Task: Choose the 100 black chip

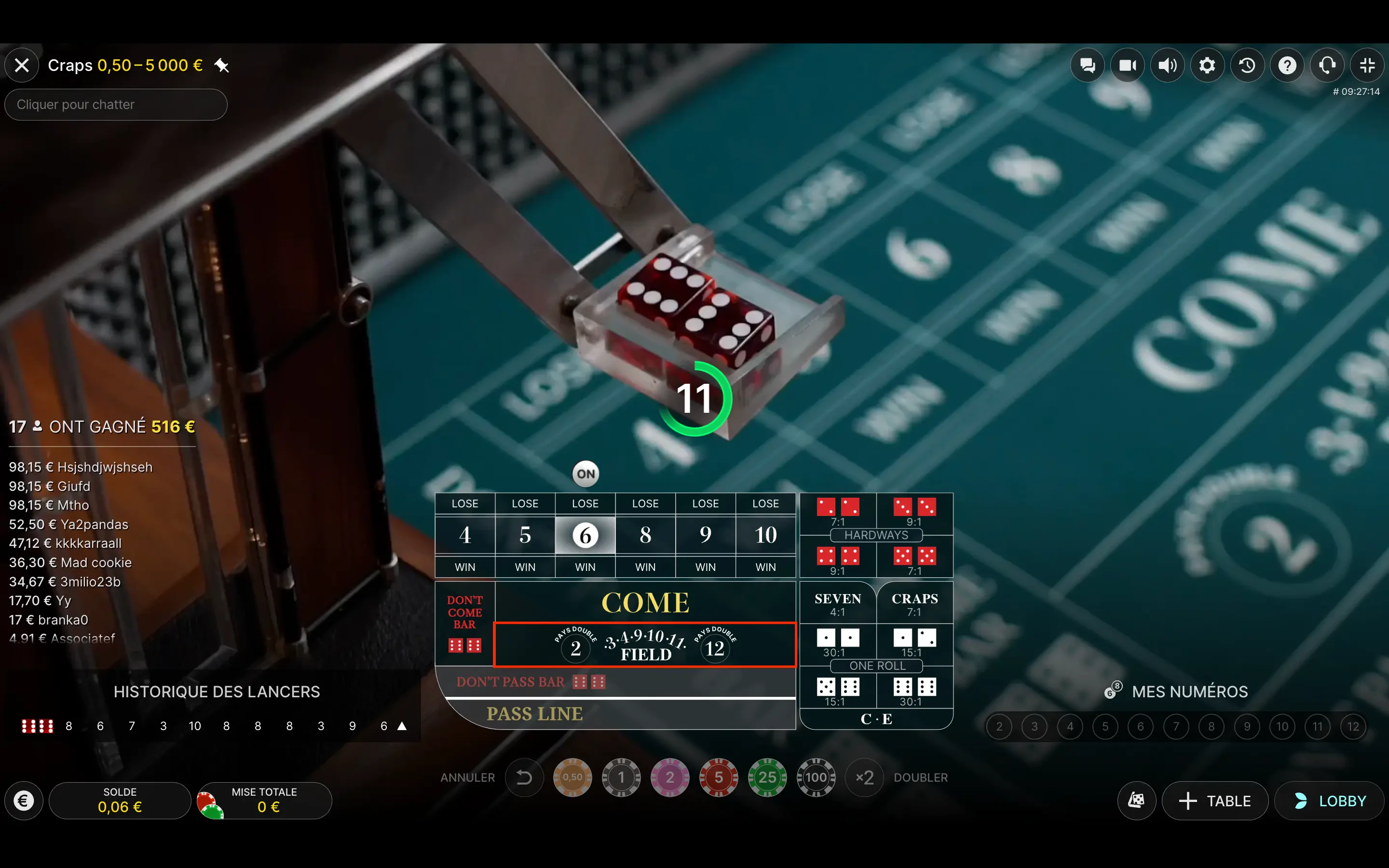Action: pos(816,777)
